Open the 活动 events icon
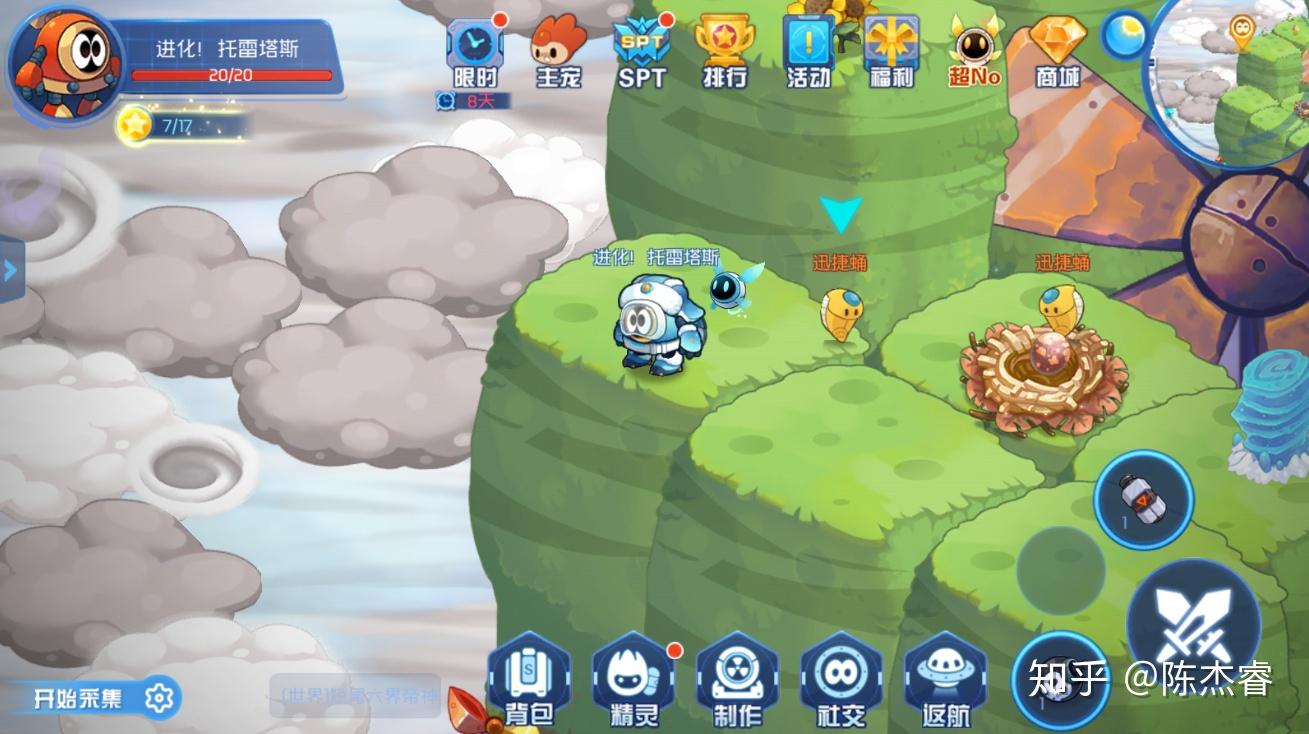This screenshot has width=1309, height=734. (808, 49)
